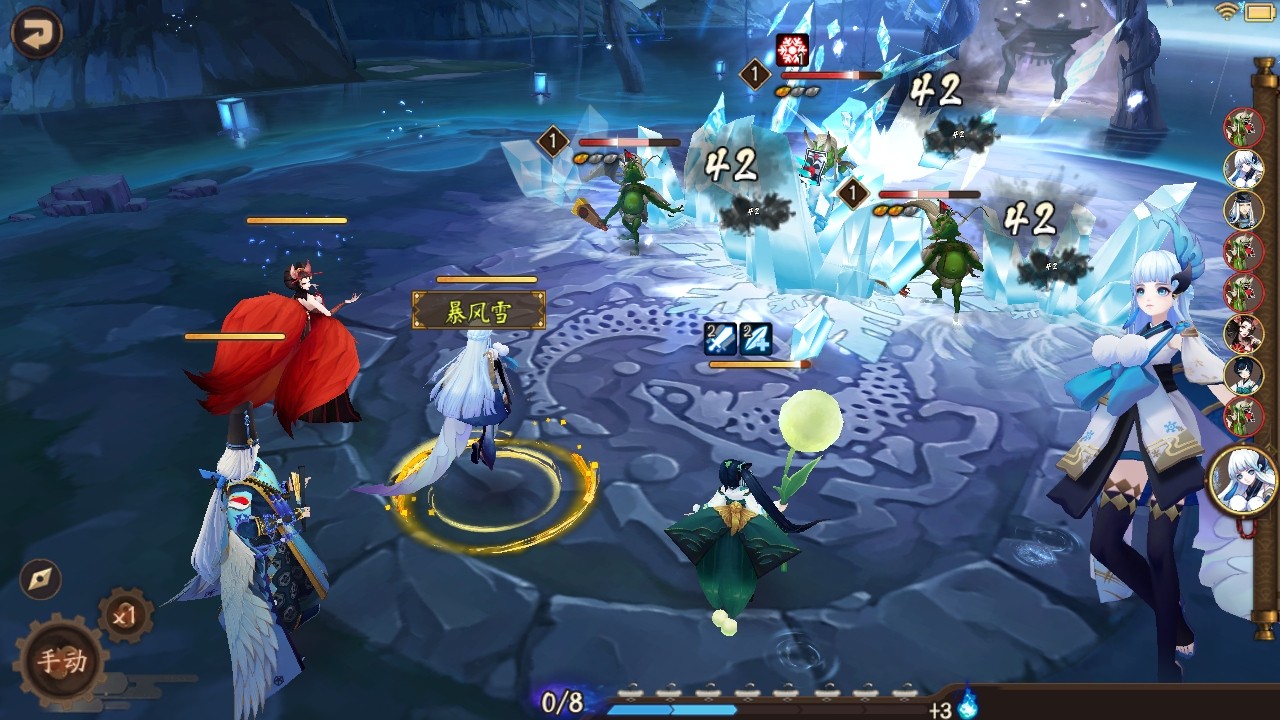Click a coin icon under the enemy health bar
The width and height of the screenshot is (1280, 720).
pyautogui.click(x=581, y=160)
